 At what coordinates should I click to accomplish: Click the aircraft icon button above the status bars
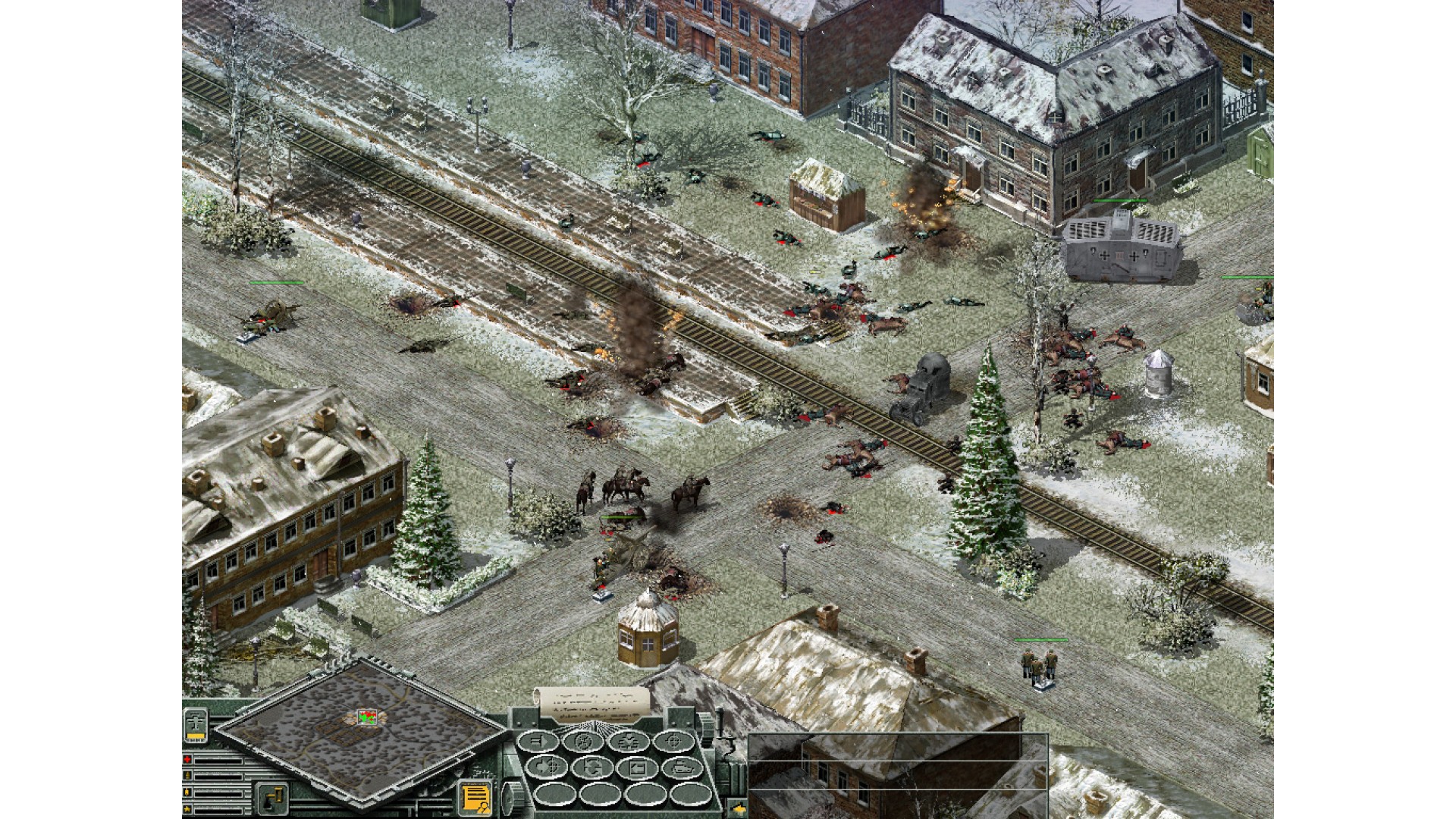pos(196,725)
